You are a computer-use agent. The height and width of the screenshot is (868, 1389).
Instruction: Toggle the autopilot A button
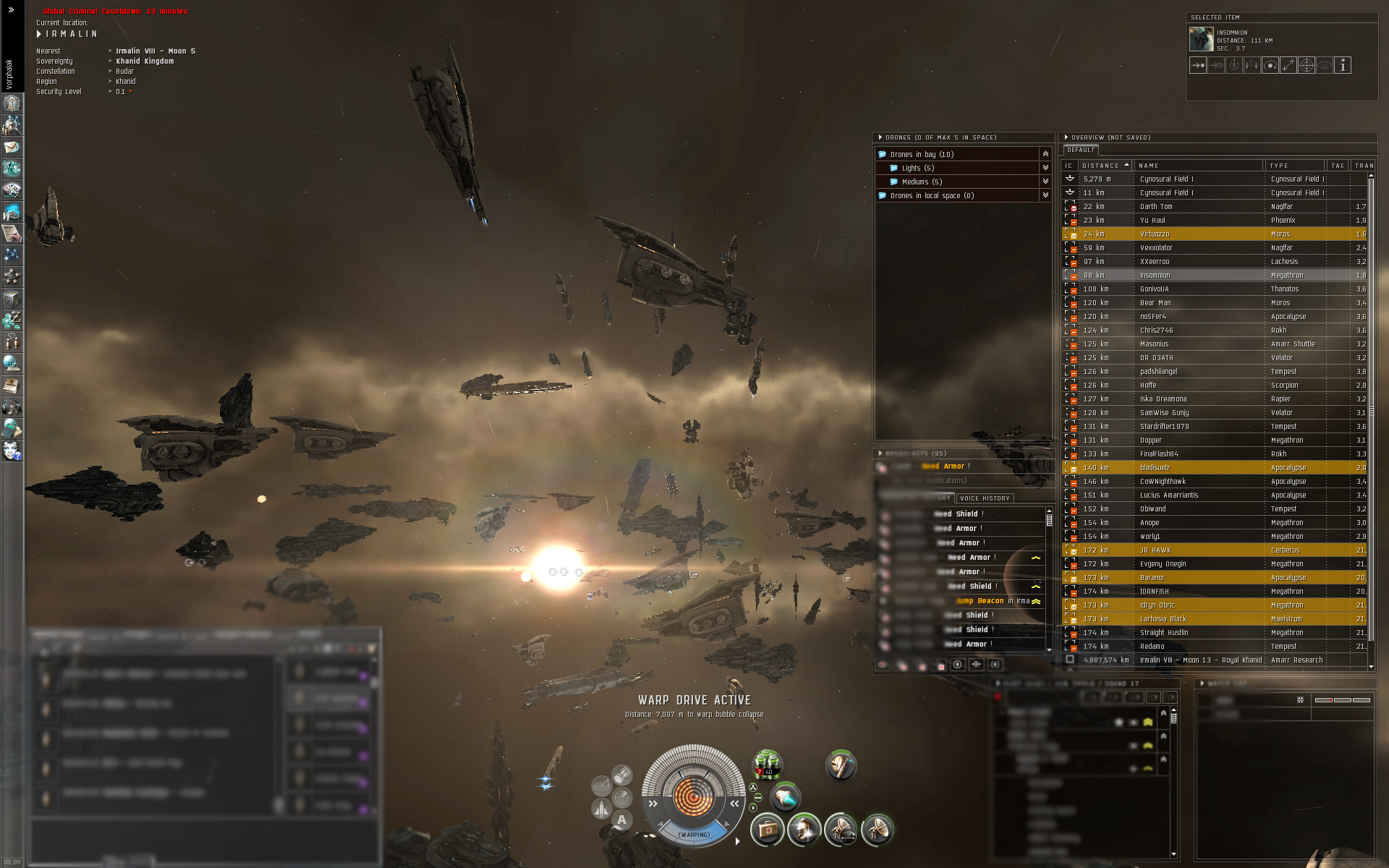[x=621, y=820]
